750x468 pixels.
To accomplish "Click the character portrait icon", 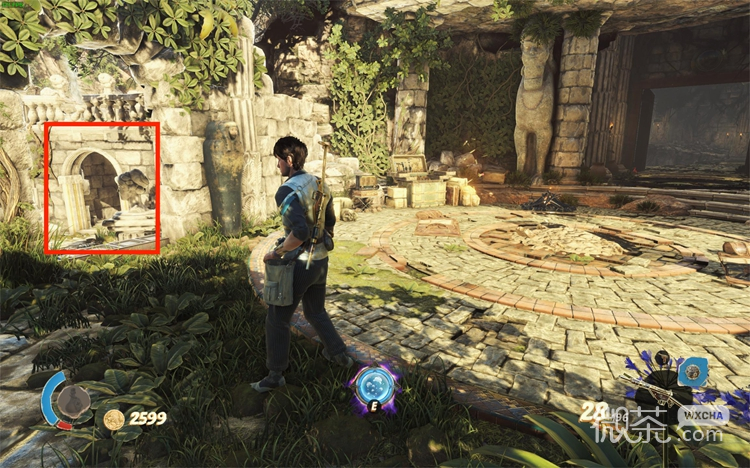I will (x=72, y=401).
